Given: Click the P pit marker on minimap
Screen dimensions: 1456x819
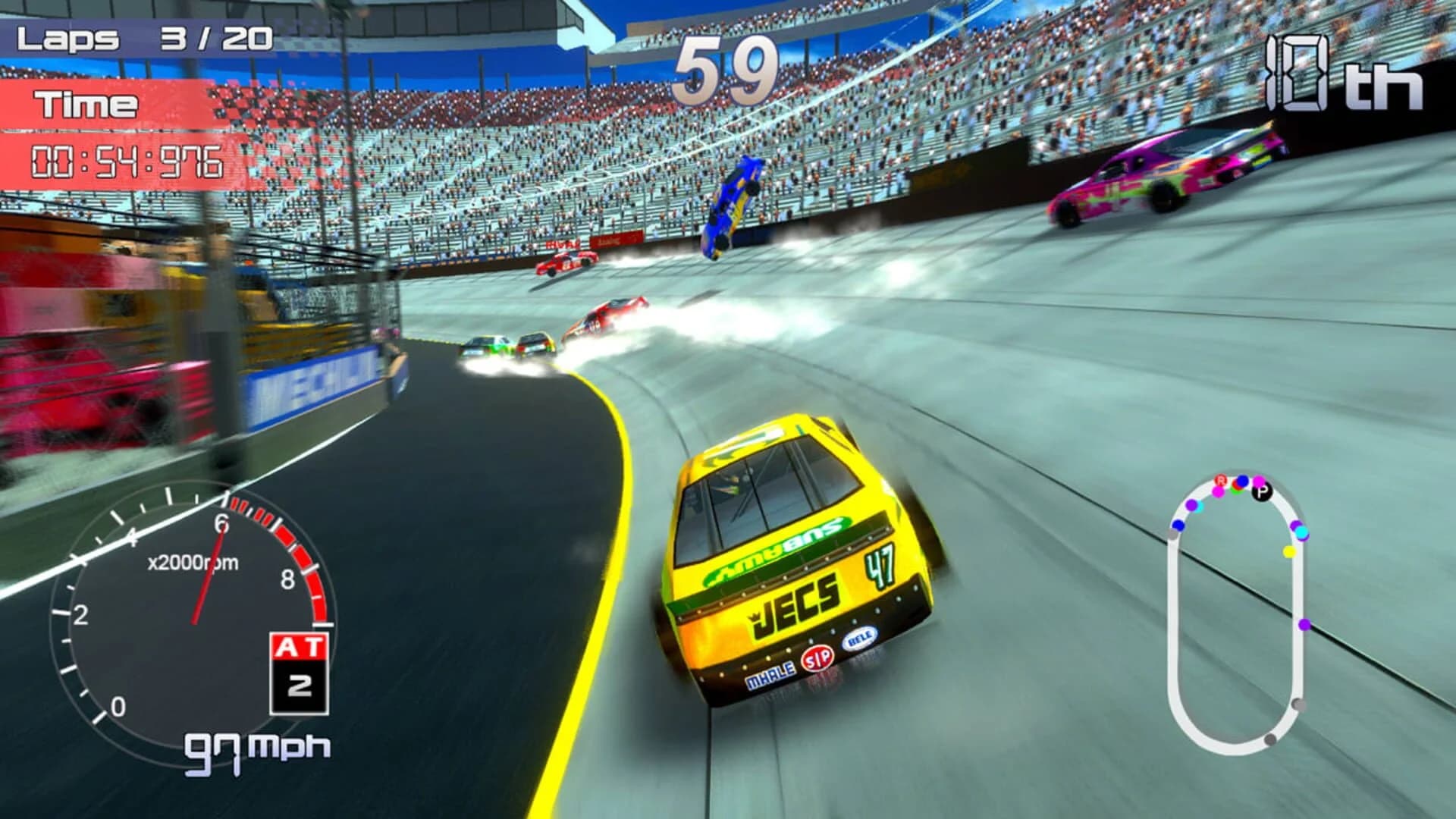Looking at the screenshot, I should [1261, 492].
